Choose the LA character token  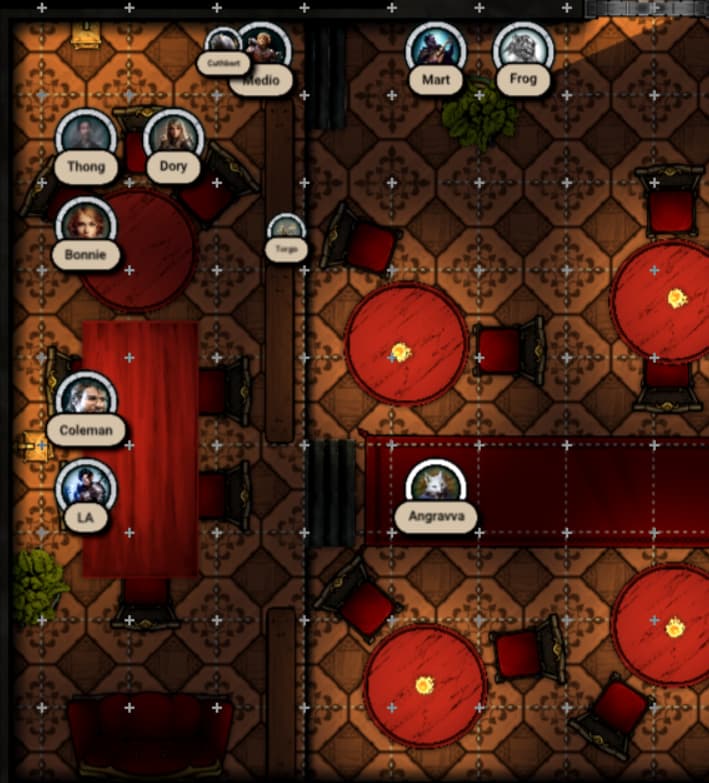[86, 489]
